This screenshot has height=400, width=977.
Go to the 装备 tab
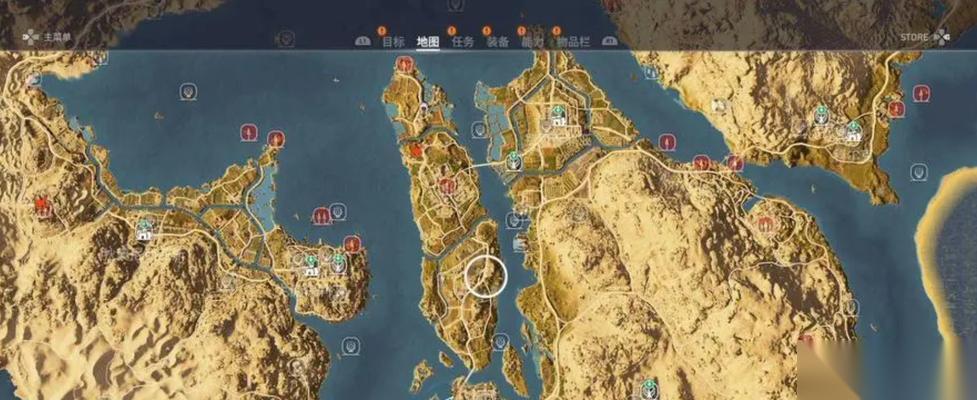pos(497,41)
